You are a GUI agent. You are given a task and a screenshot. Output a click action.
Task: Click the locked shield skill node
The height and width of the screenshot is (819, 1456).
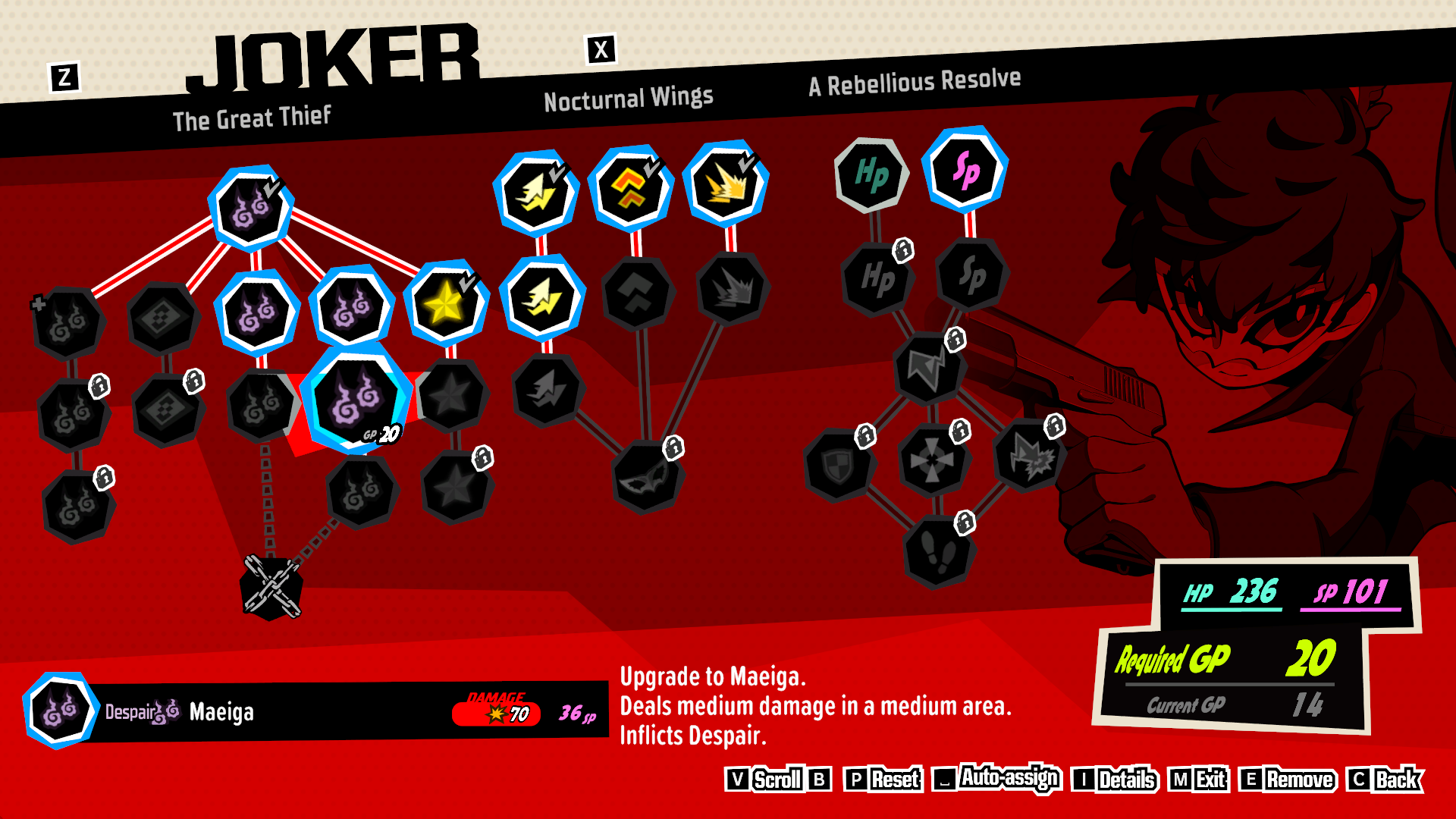(839, 466)
